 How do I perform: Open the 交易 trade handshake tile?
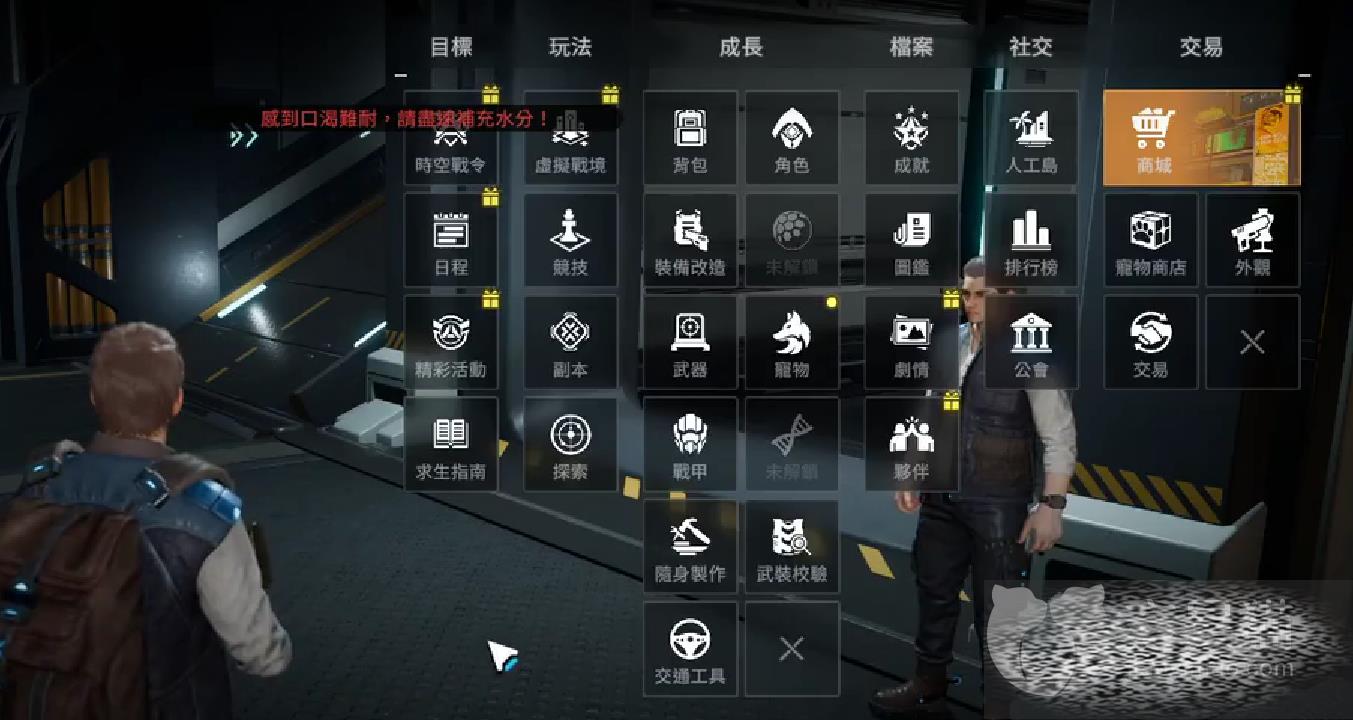click(x=1150, y=342)
